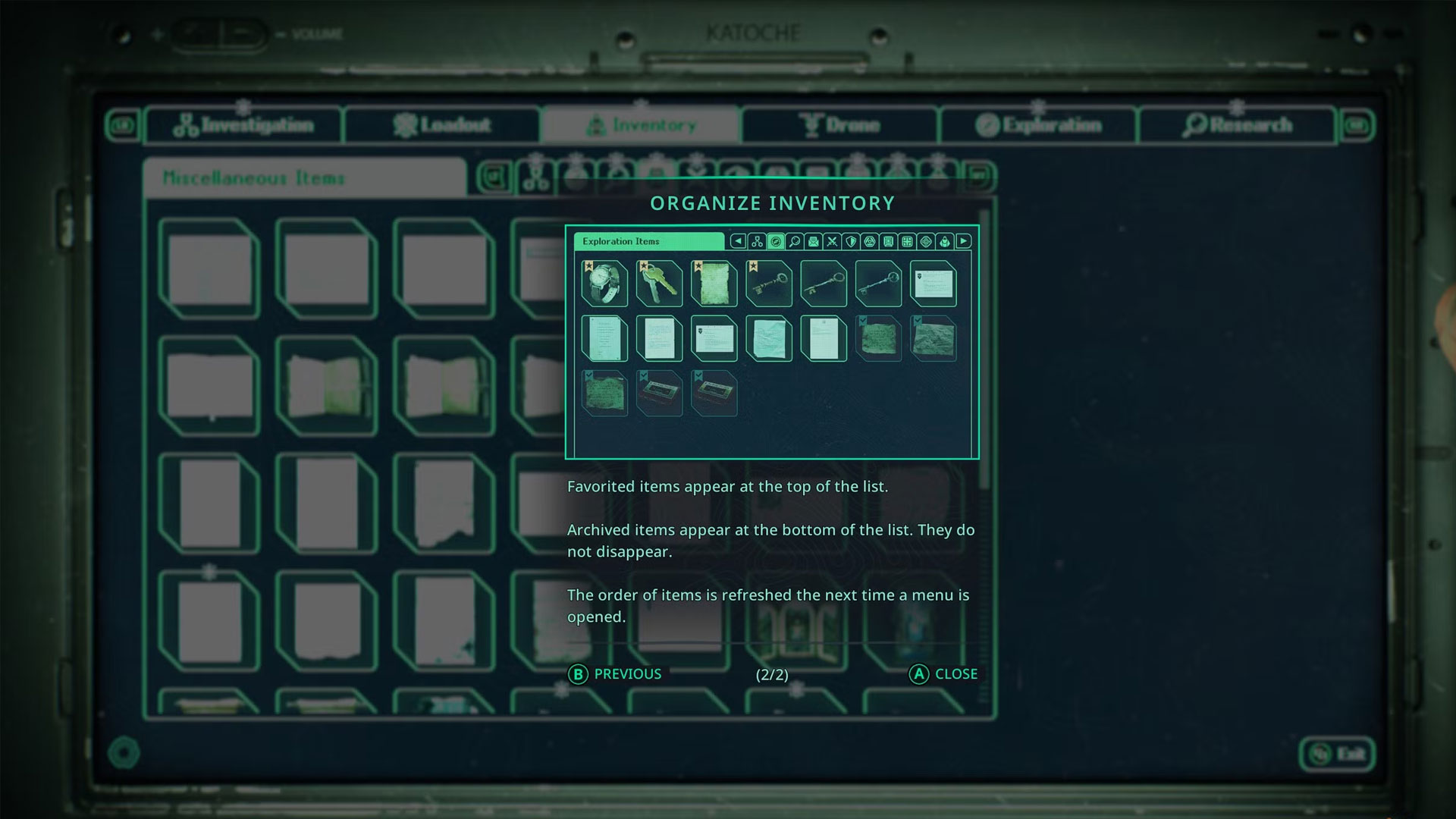Go back to the previous tutorial page
This screenshot has height=819, width=1456.
click(x=615, y=674)
